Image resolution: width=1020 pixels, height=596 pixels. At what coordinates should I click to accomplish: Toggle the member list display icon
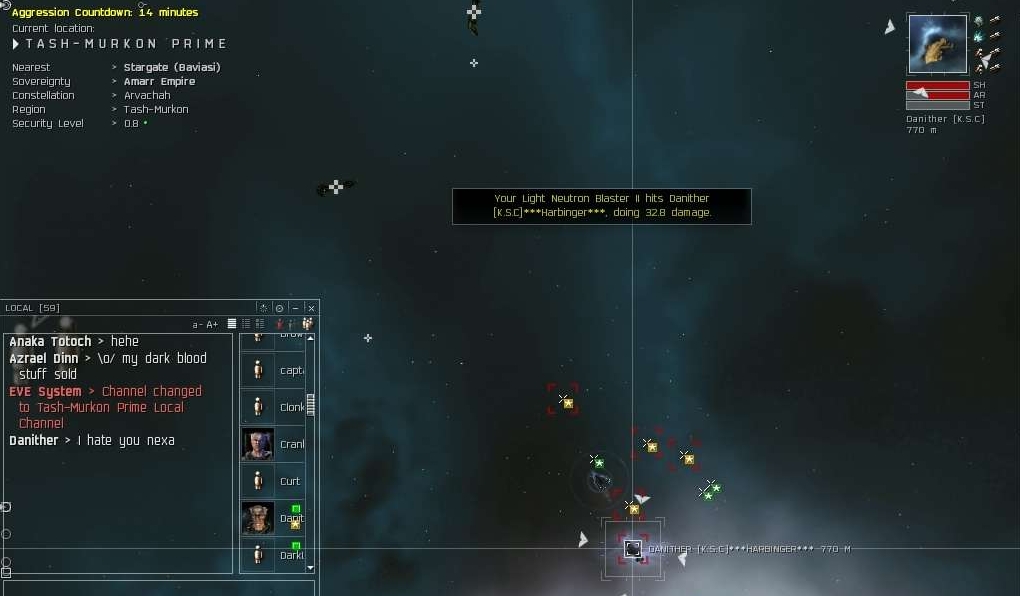(307, 324)
